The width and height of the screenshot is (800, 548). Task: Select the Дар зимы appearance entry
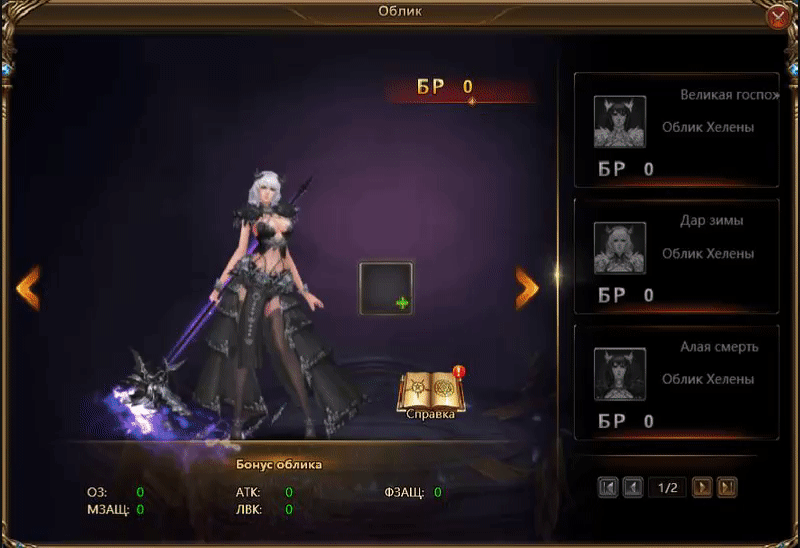(676, 255)
